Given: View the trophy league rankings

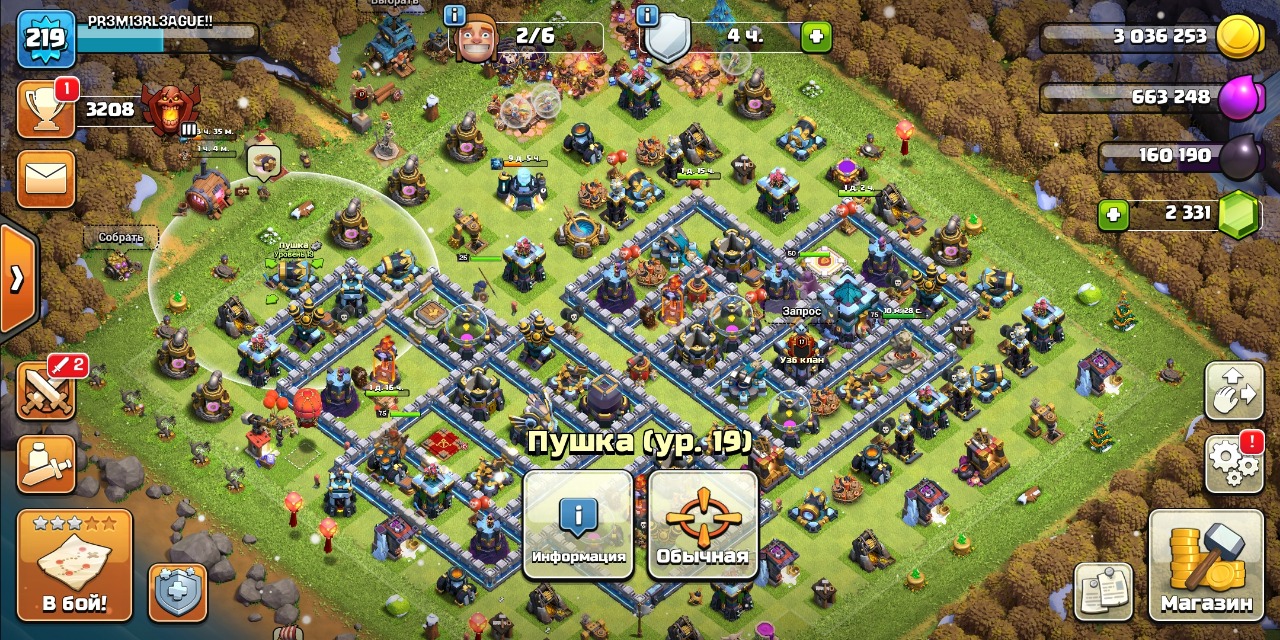Looking at the screenshot, I should click(46, 109).
